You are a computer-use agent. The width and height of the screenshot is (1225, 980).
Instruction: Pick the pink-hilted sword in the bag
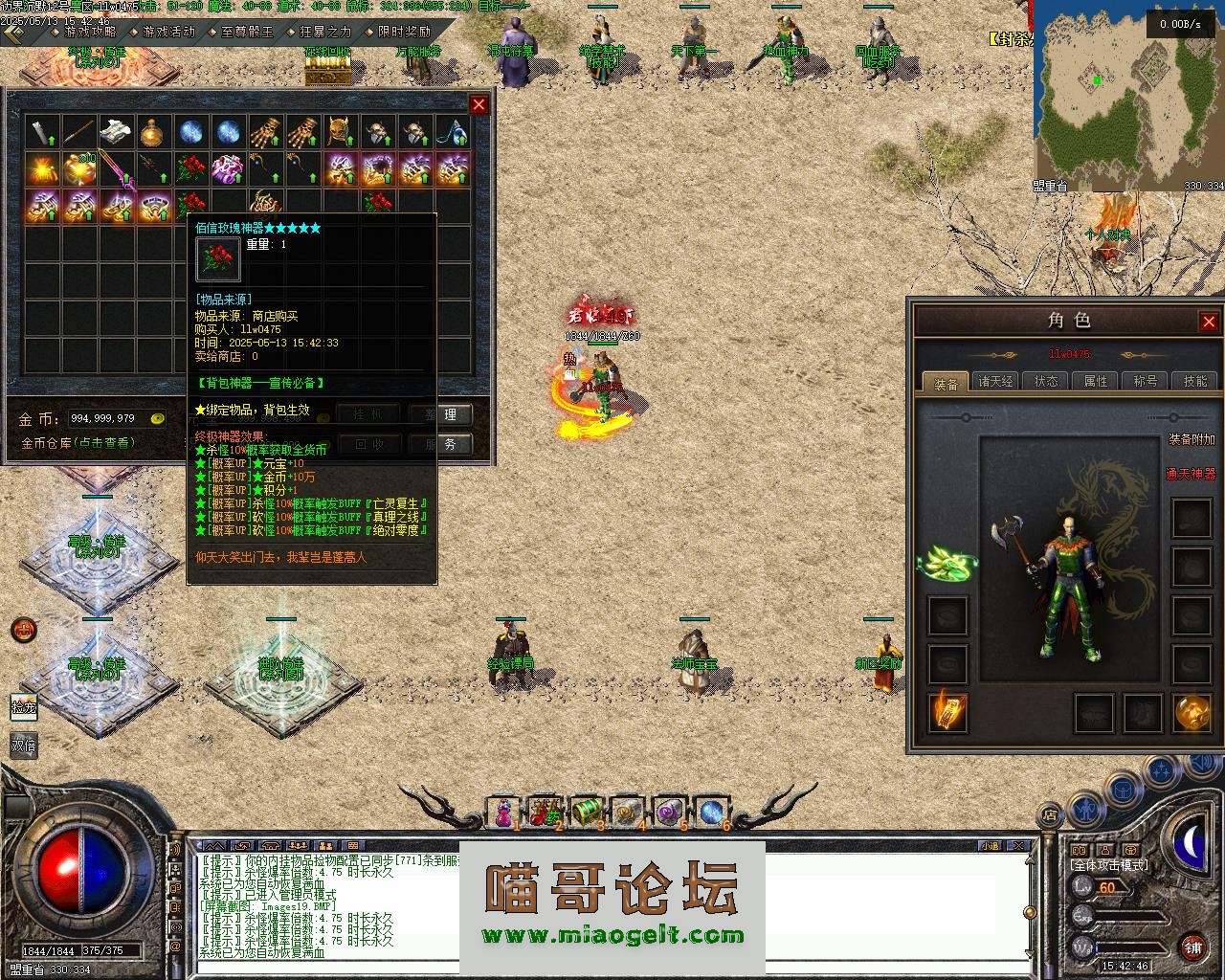[117, 169]
